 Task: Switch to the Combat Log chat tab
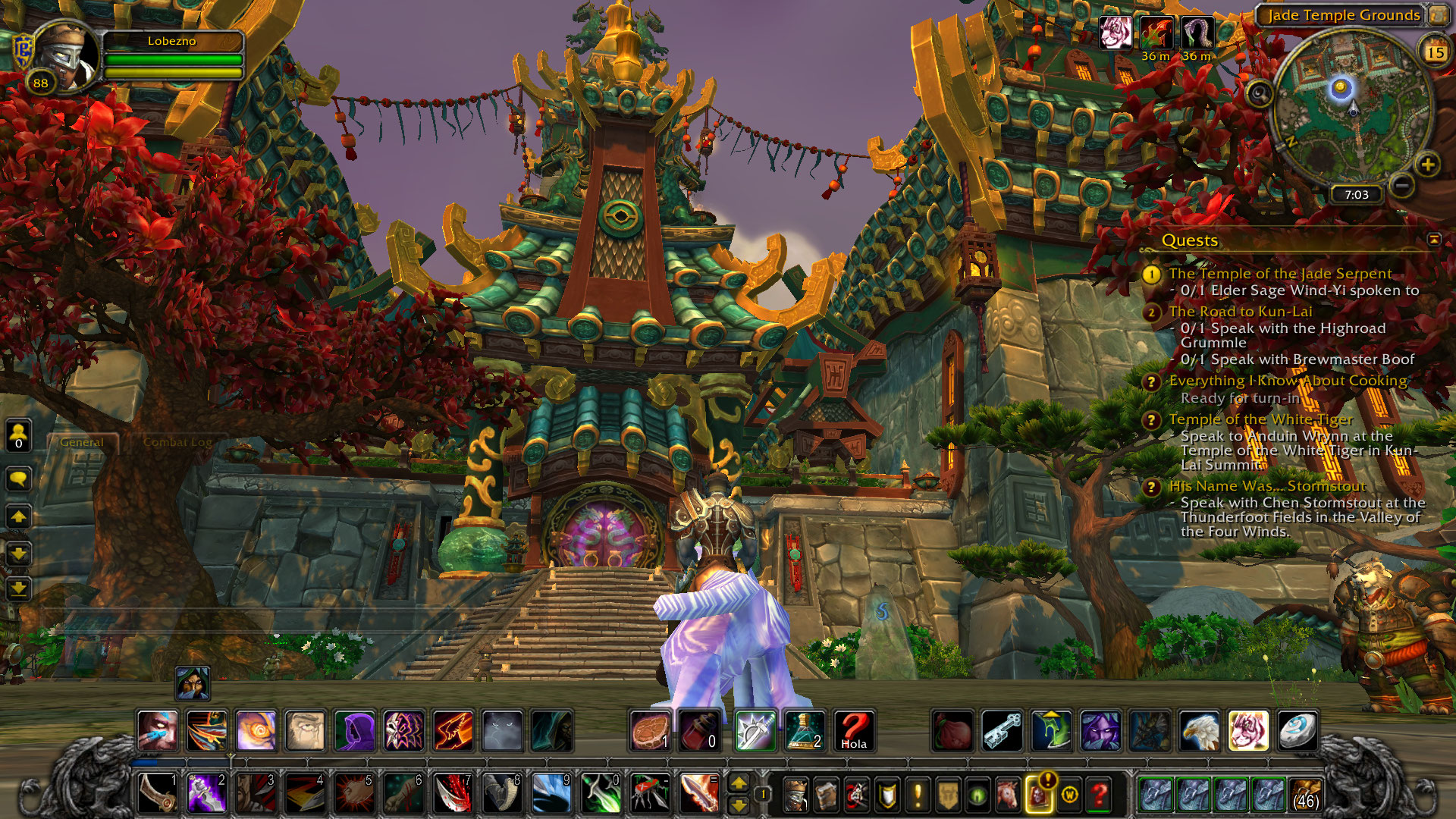(177, 442)
